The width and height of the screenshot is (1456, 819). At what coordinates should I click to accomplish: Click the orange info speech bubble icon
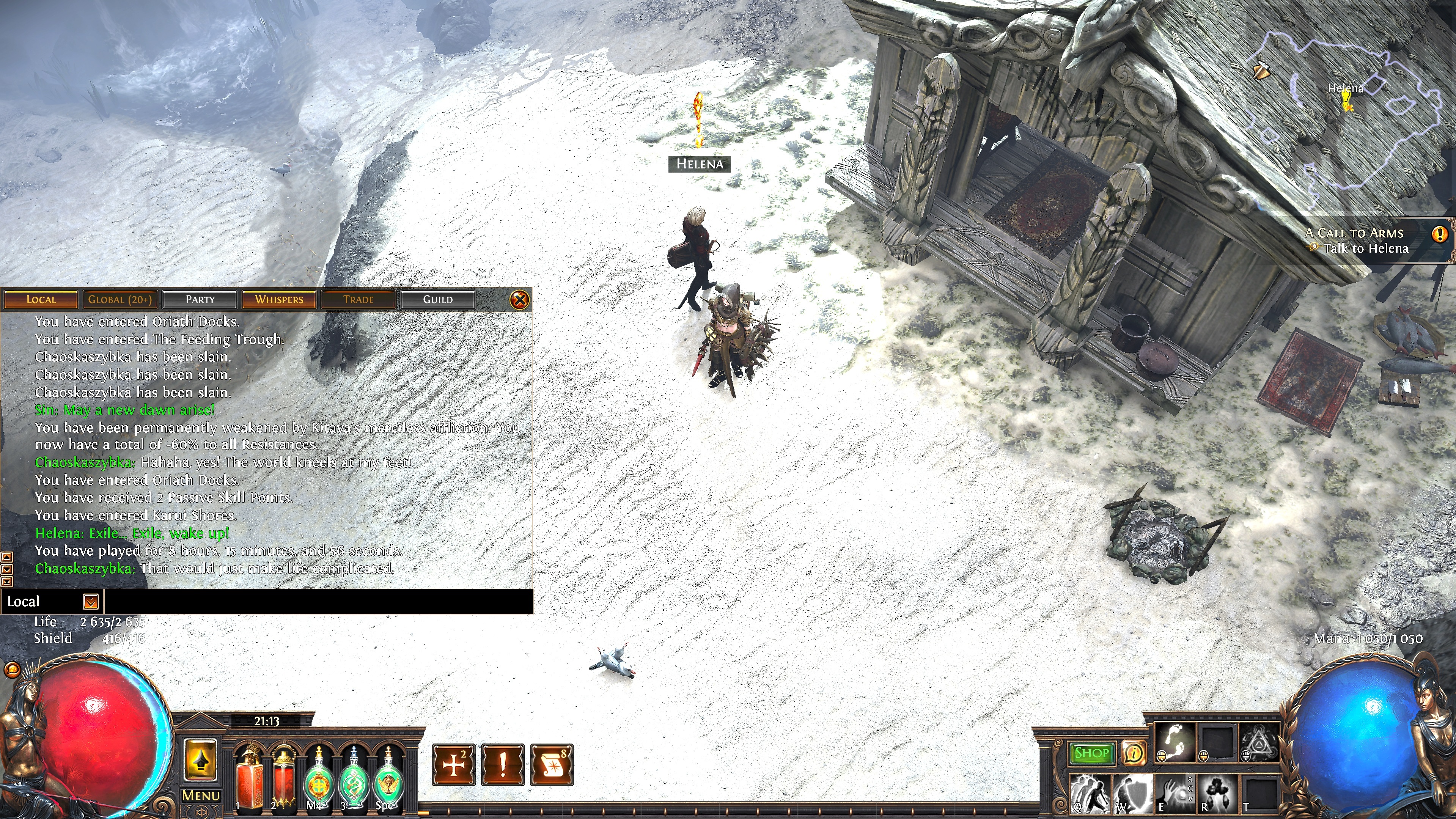(1133, 753)
